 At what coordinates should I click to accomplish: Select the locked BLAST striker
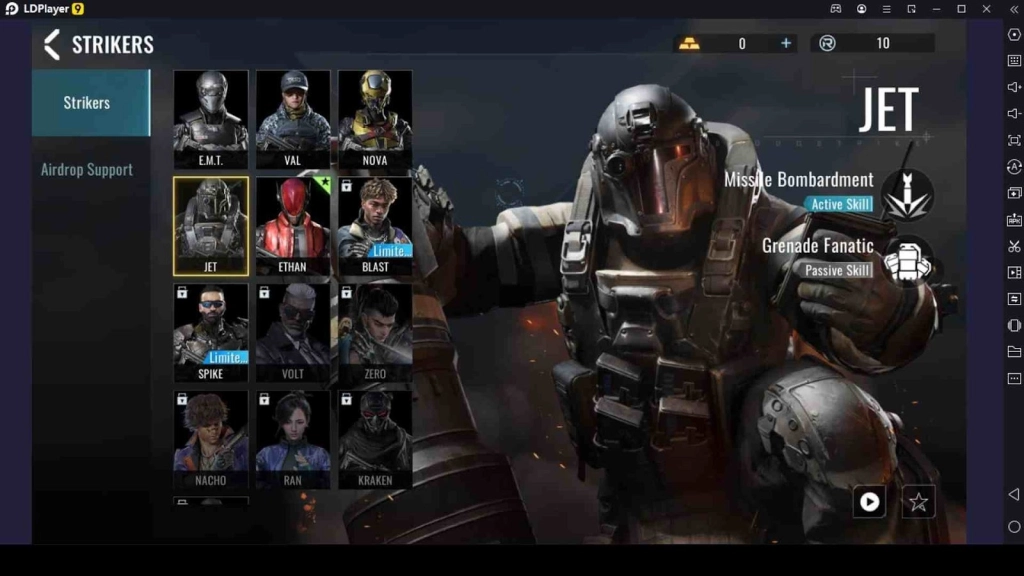[375, 225]
